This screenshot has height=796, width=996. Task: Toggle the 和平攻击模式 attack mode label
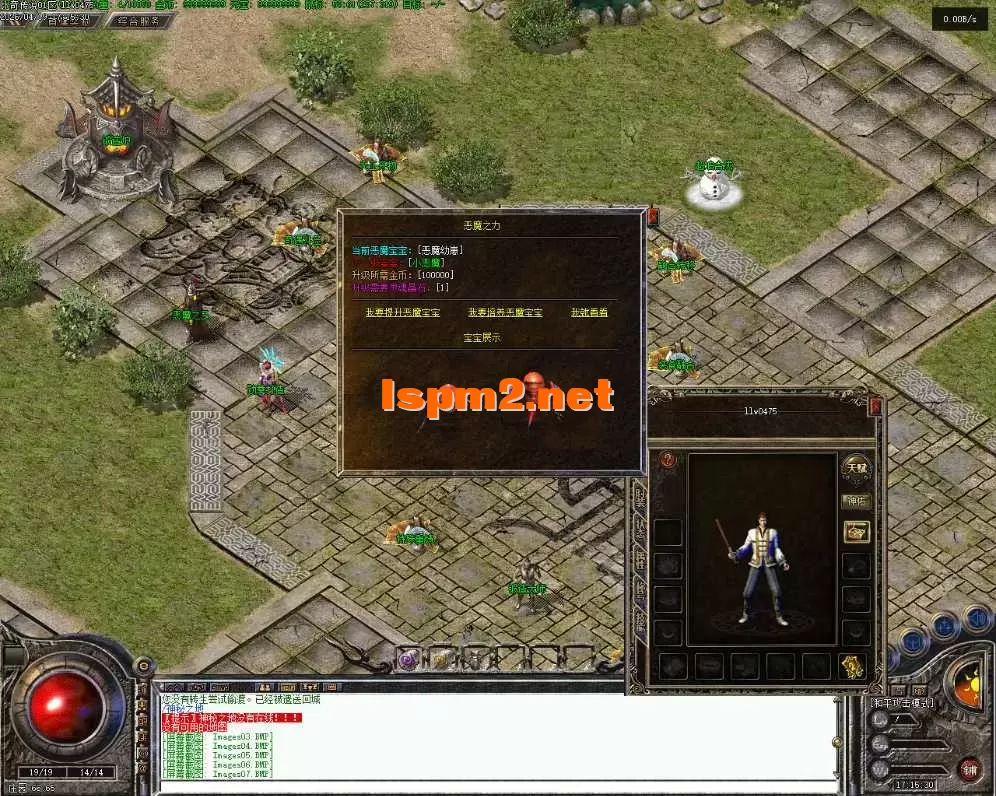pos(901,703)
